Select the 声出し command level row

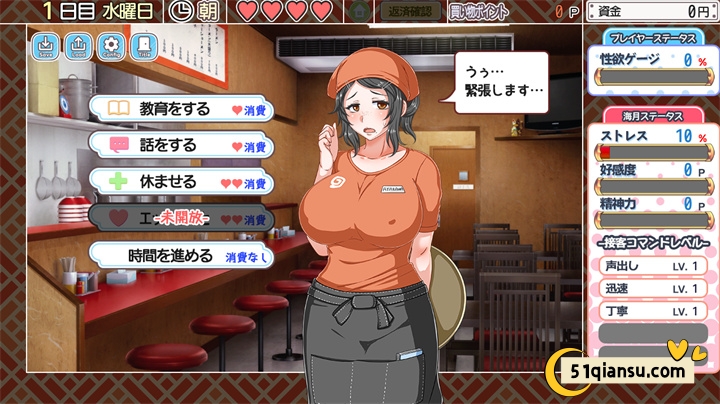651,266
